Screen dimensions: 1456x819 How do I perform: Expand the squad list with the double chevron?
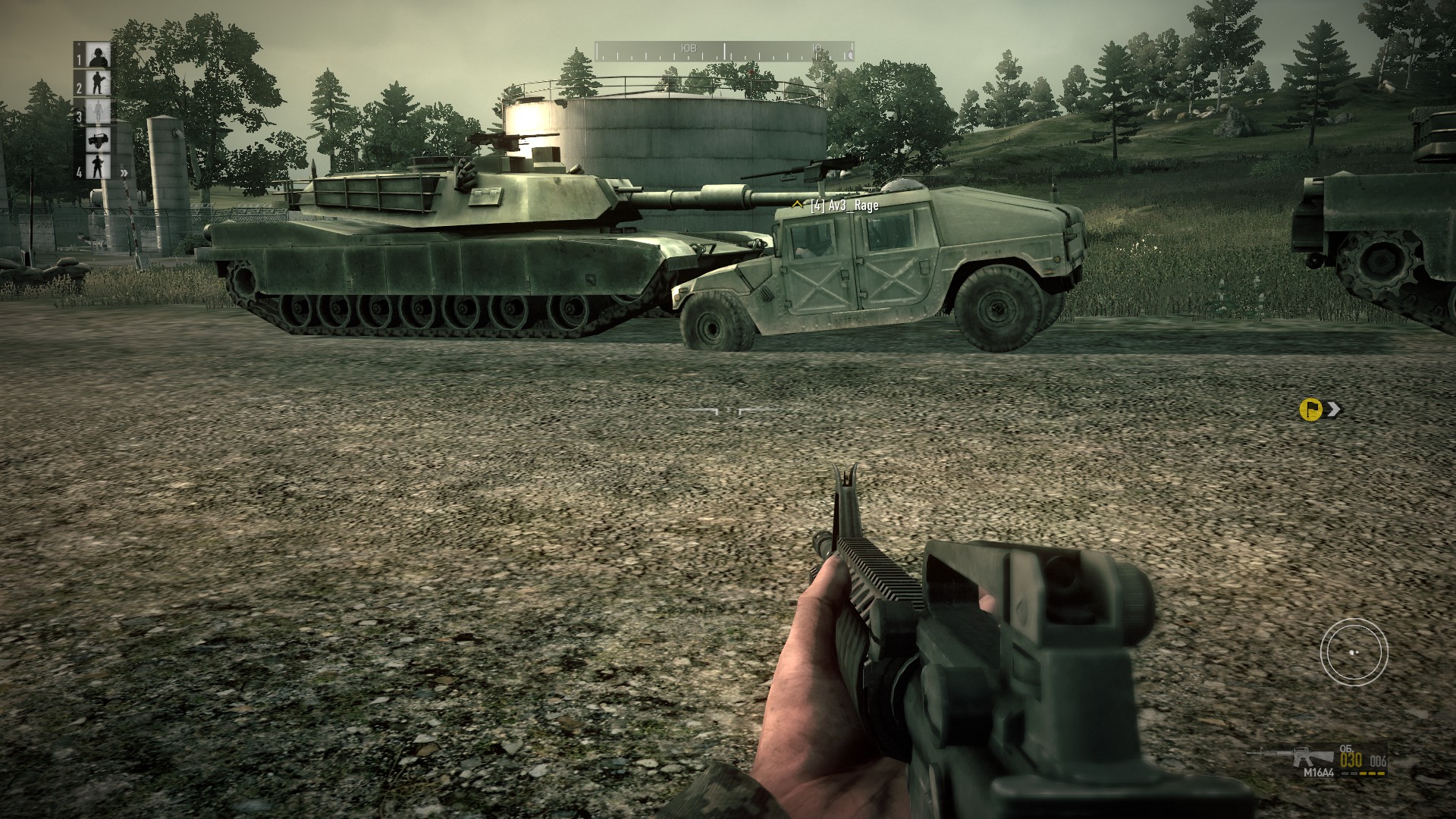pos(124,173)
